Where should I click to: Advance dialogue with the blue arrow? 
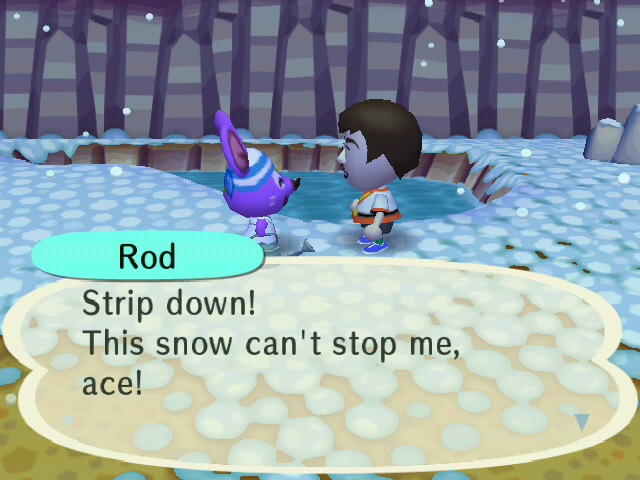click(581, 422)
